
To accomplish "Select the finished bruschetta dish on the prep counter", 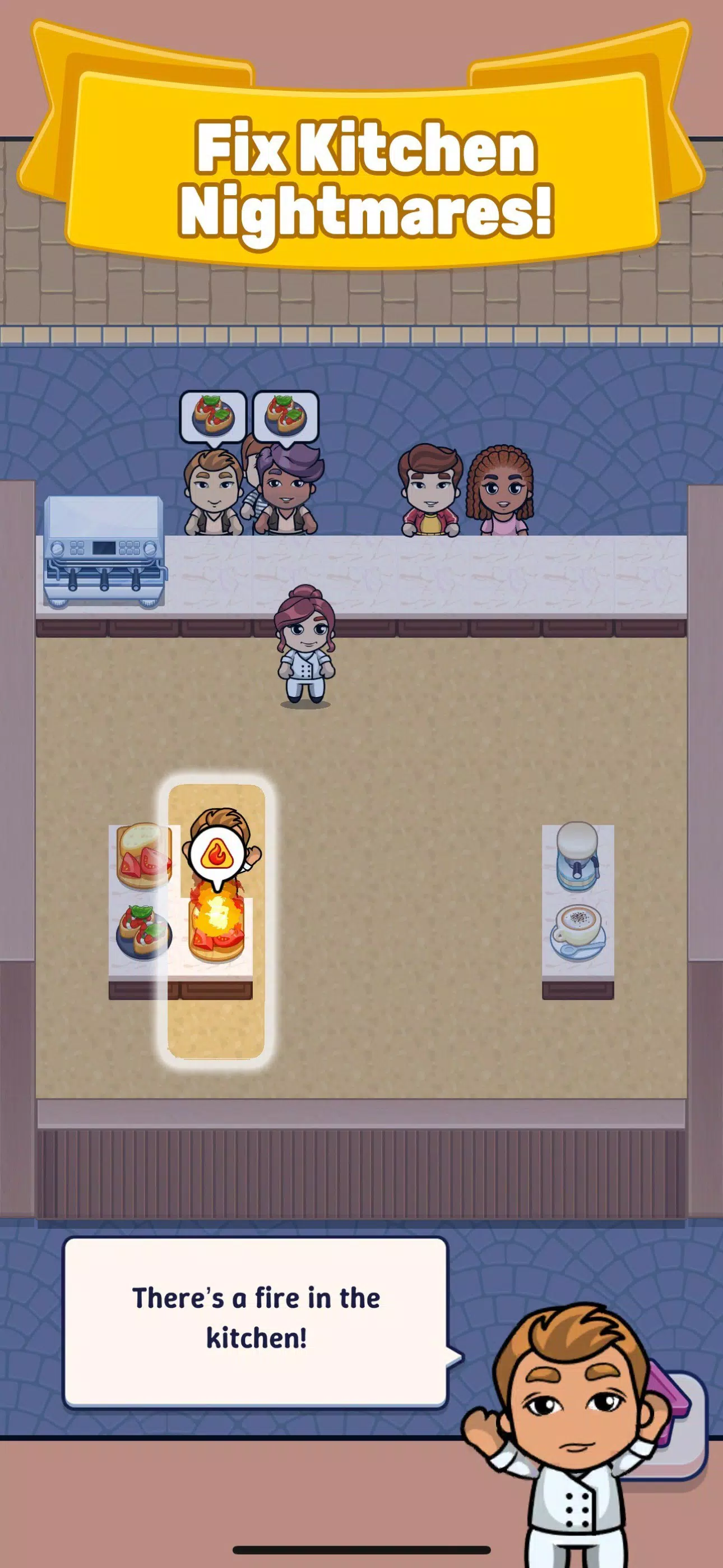I will tap(143, 931).
